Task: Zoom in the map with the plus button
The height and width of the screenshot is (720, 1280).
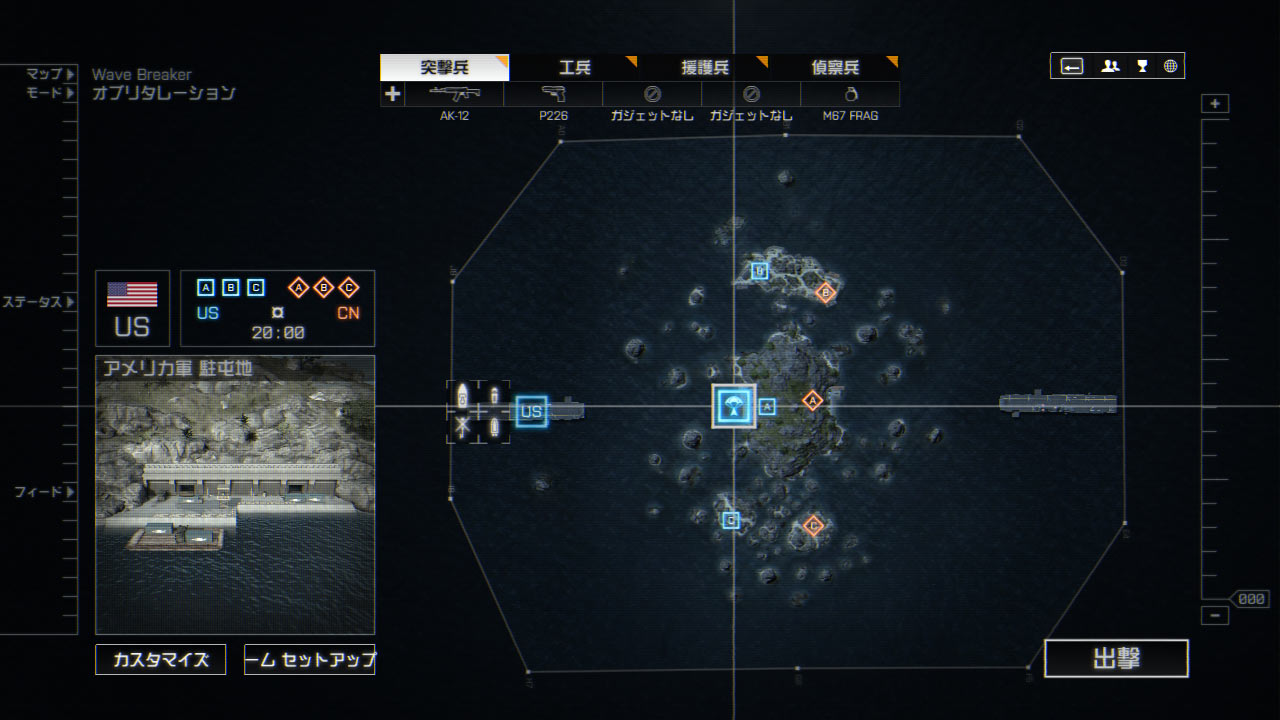Action: click(1215, 104)
